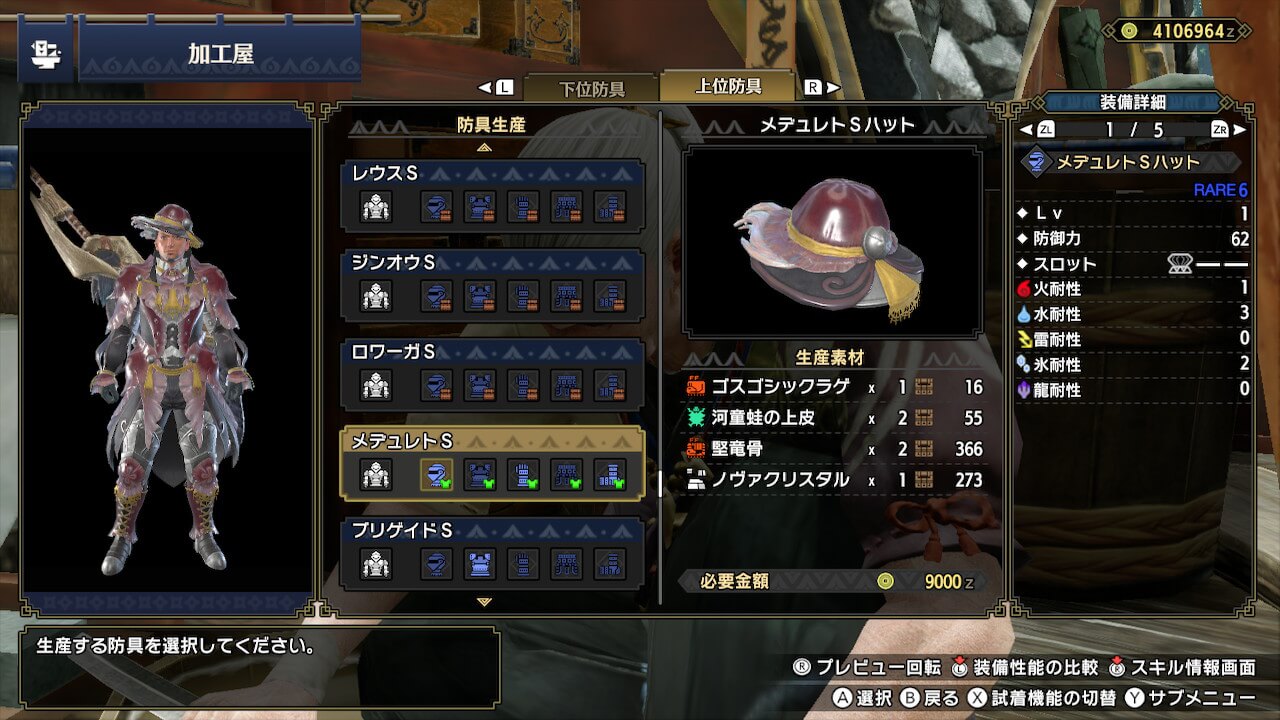This screenshot has height=720, width=1280.
Task: Select the ロワーガS armor set row
Action: (x=493, y=374)
